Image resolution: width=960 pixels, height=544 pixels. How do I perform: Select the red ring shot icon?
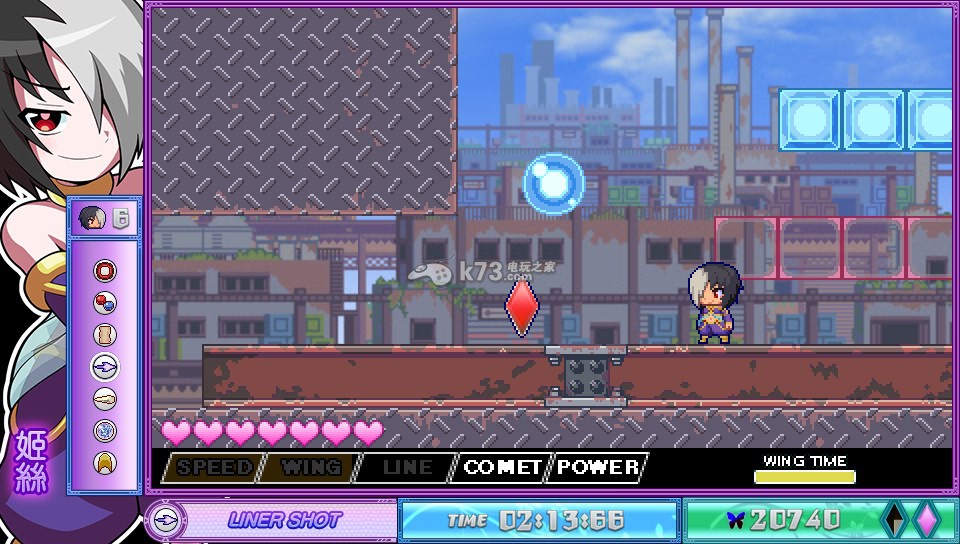click(x=105, y=271)
